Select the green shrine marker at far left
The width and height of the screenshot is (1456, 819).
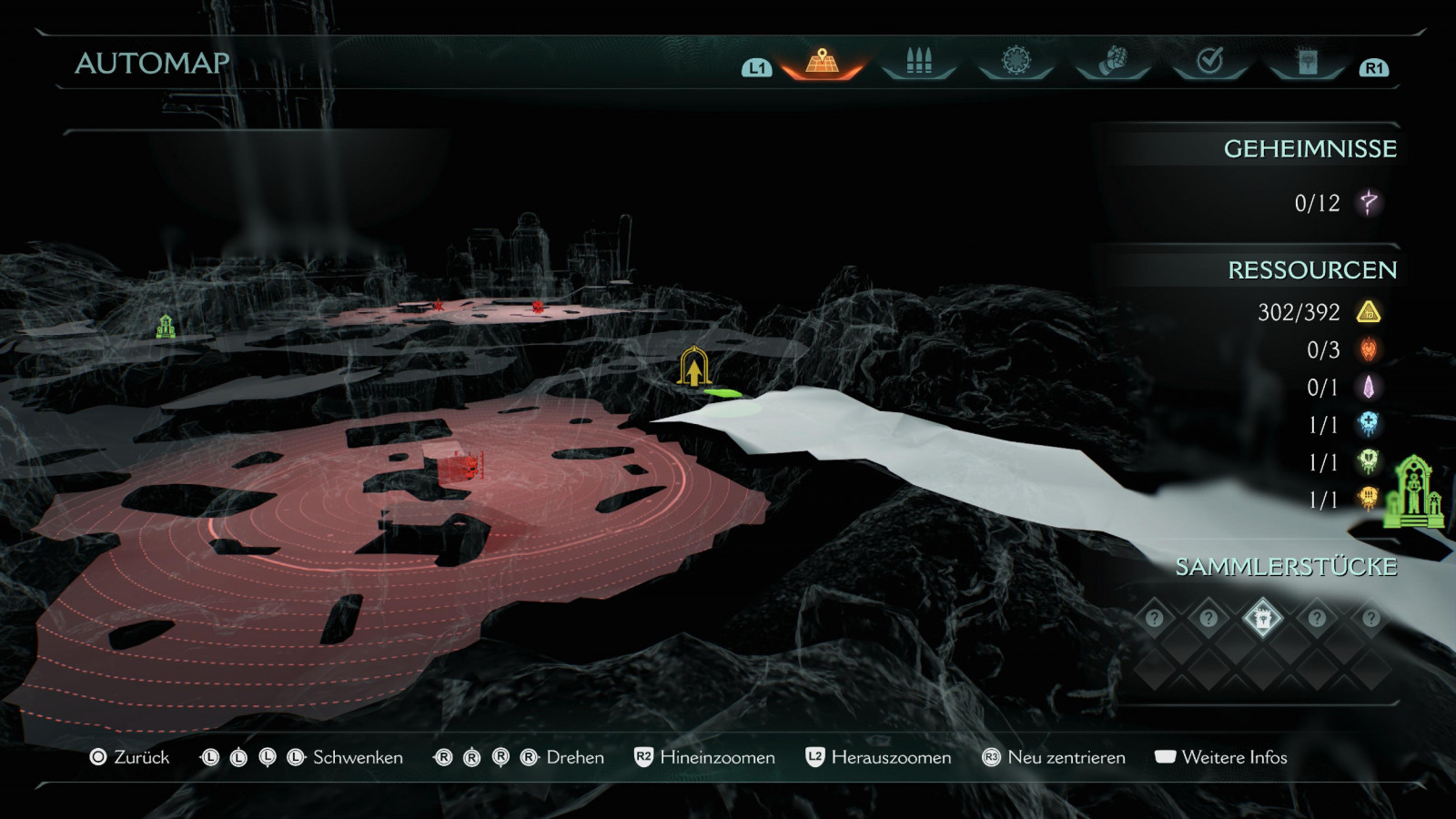coord(166,326)
